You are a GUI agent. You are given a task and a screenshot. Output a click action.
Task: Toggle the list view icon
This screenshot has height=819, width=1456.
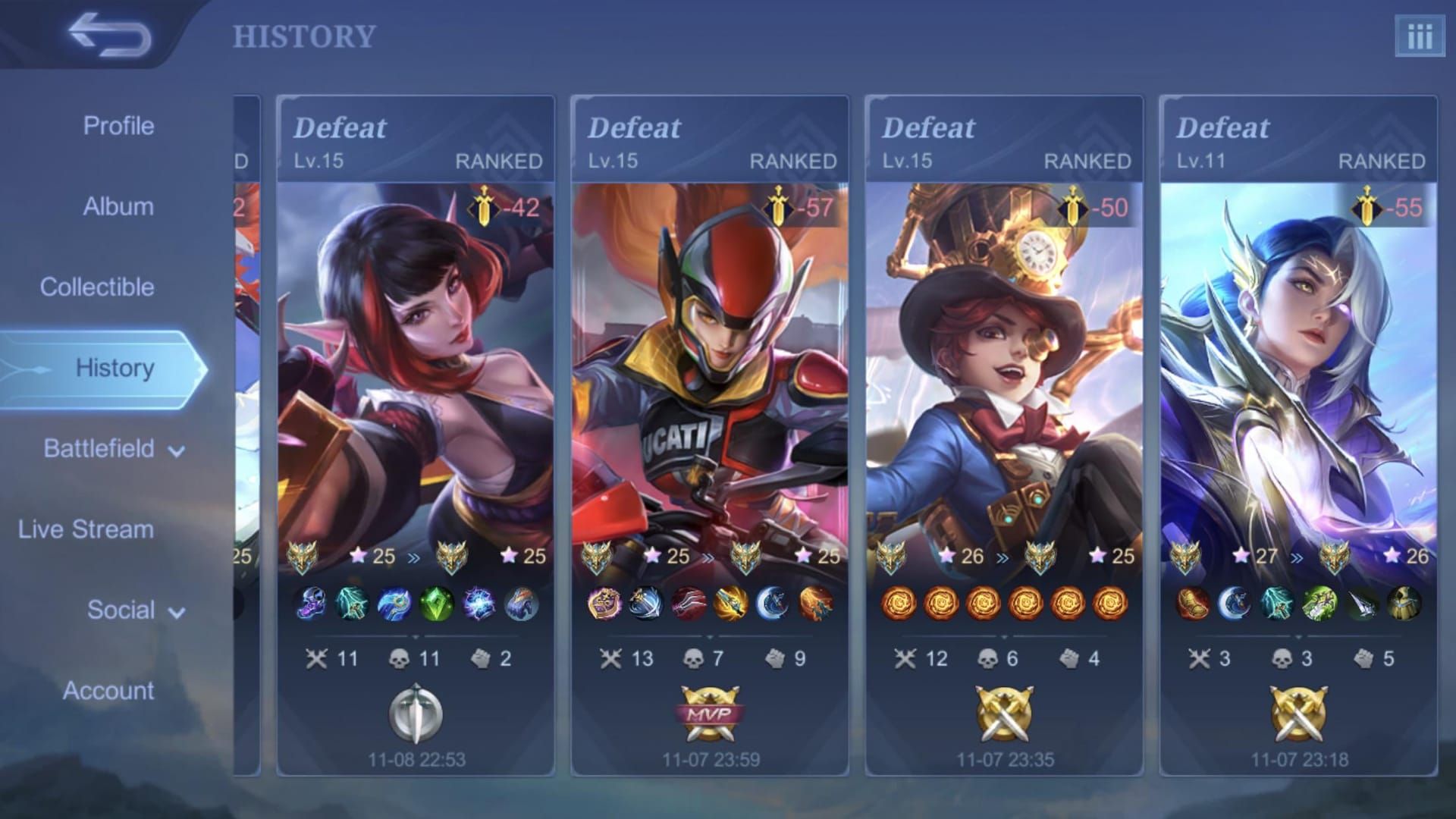click(1419, 36)
